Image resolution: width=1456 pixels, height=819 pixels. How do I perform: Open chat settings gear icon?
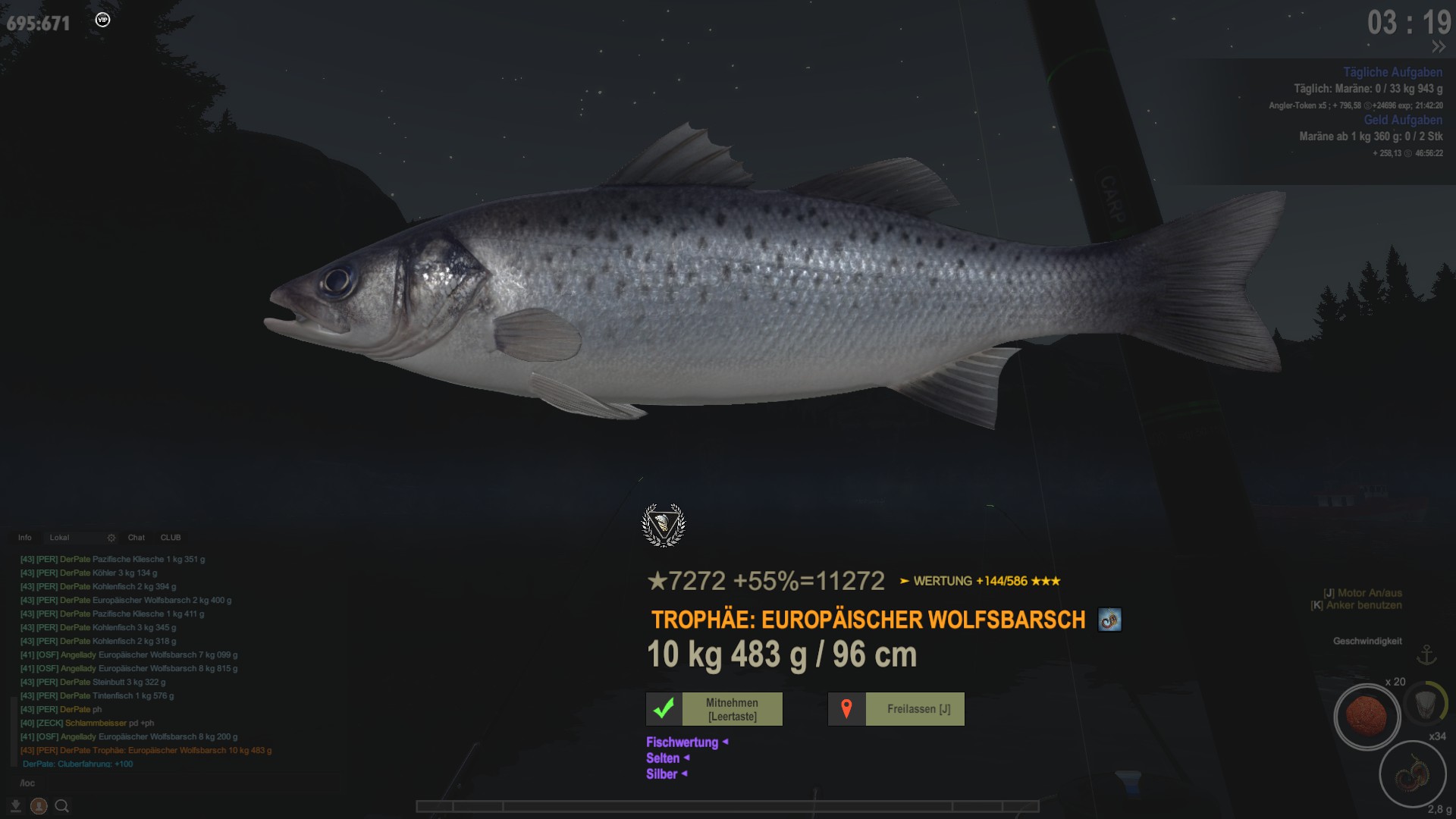click(111, 538)
